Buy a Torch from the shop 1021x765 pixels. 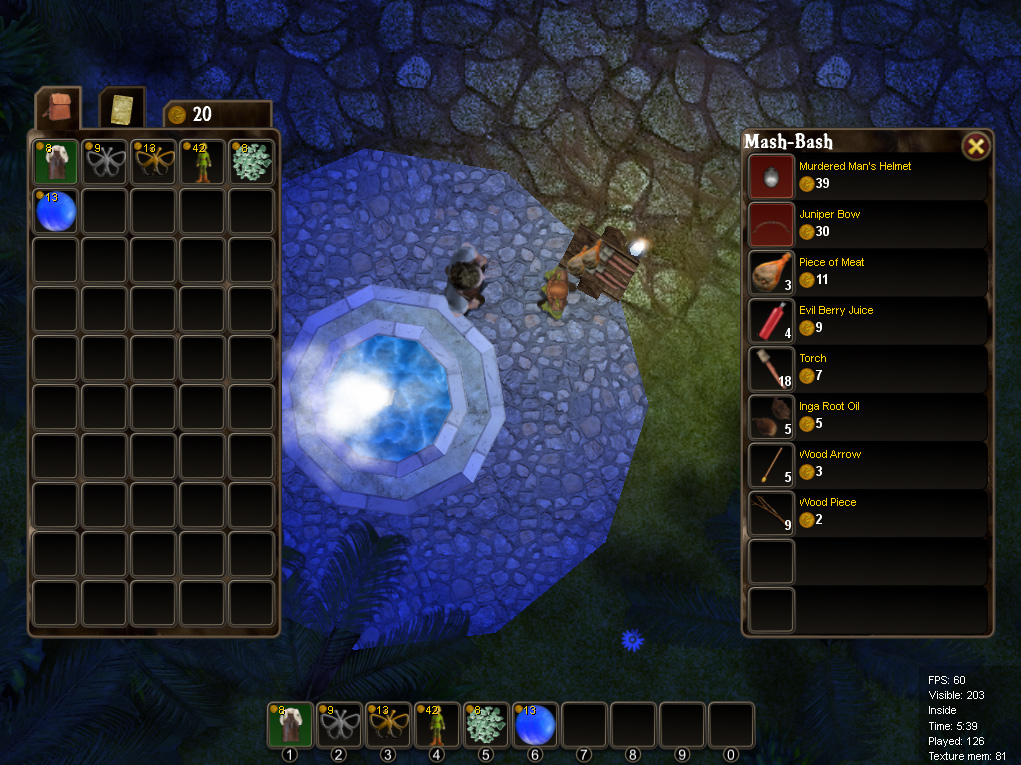[771, 368]
